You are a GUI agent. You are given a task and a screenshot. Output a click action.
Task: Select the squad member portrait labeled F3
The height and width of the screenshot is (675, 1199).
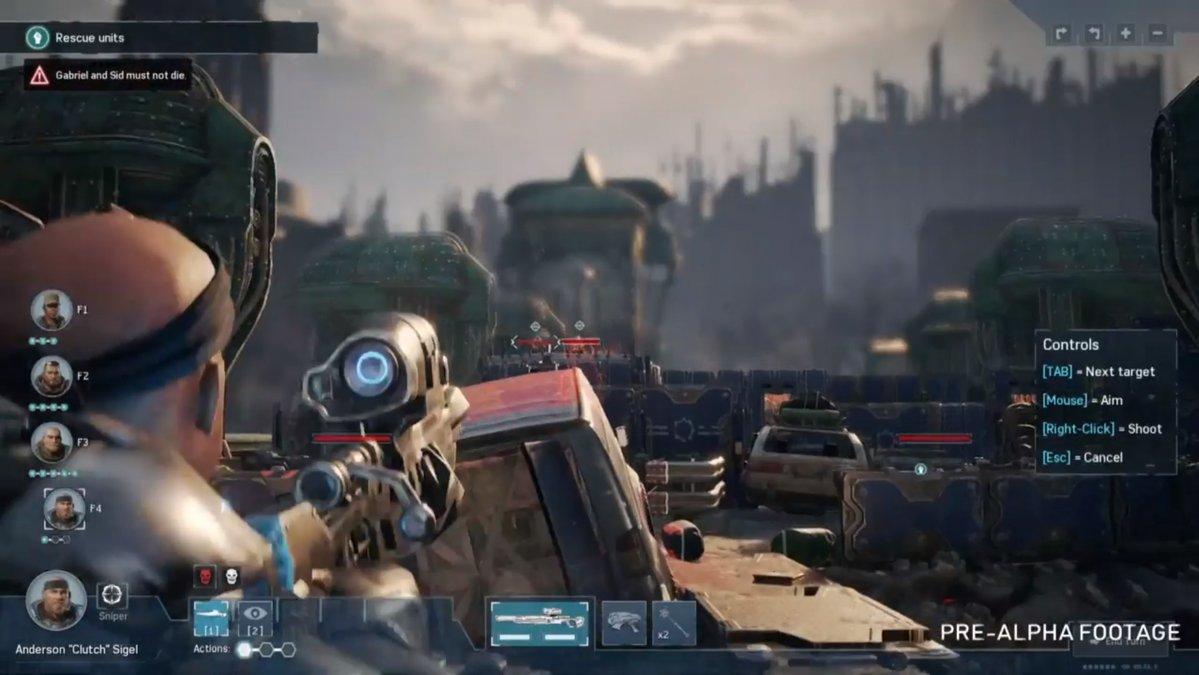51,442
